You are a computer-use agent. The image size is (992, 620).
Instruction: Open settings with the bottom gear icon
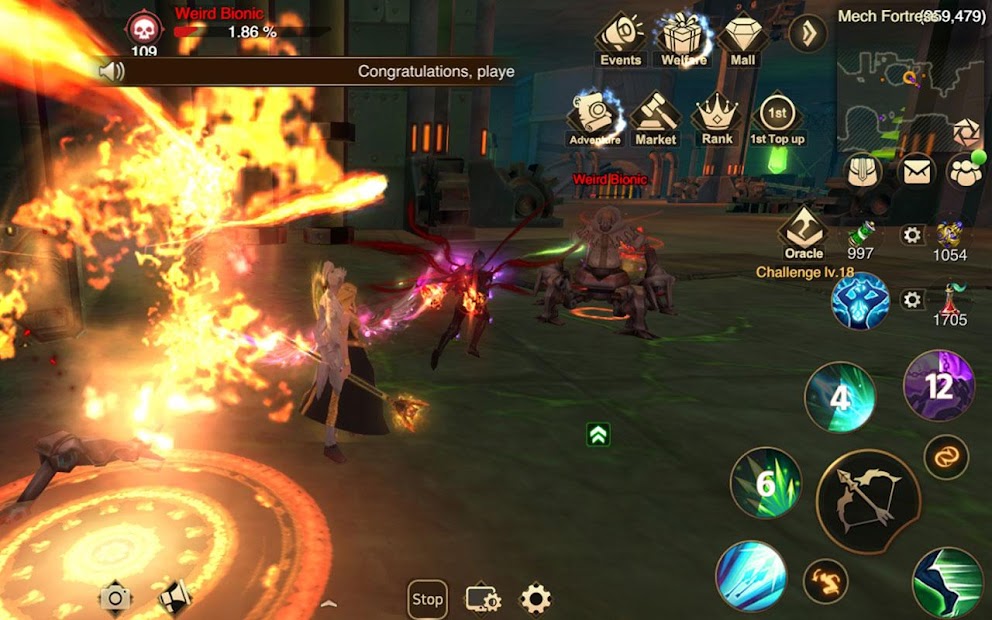pos(536,599)
